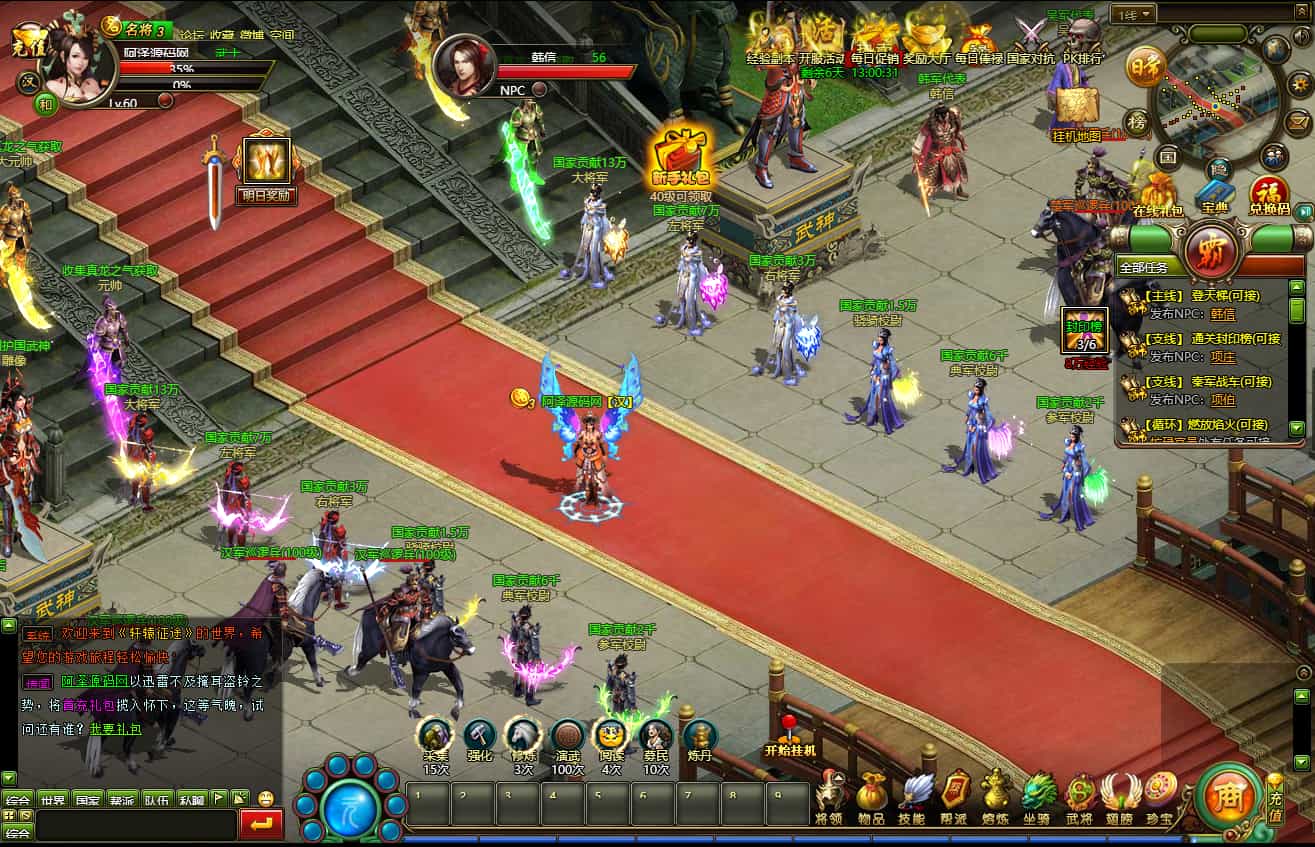This screenshot has width=1315, height=847.
Task: Claim the 新手礼包 newbie gift pack
Action: coord(679,158)
